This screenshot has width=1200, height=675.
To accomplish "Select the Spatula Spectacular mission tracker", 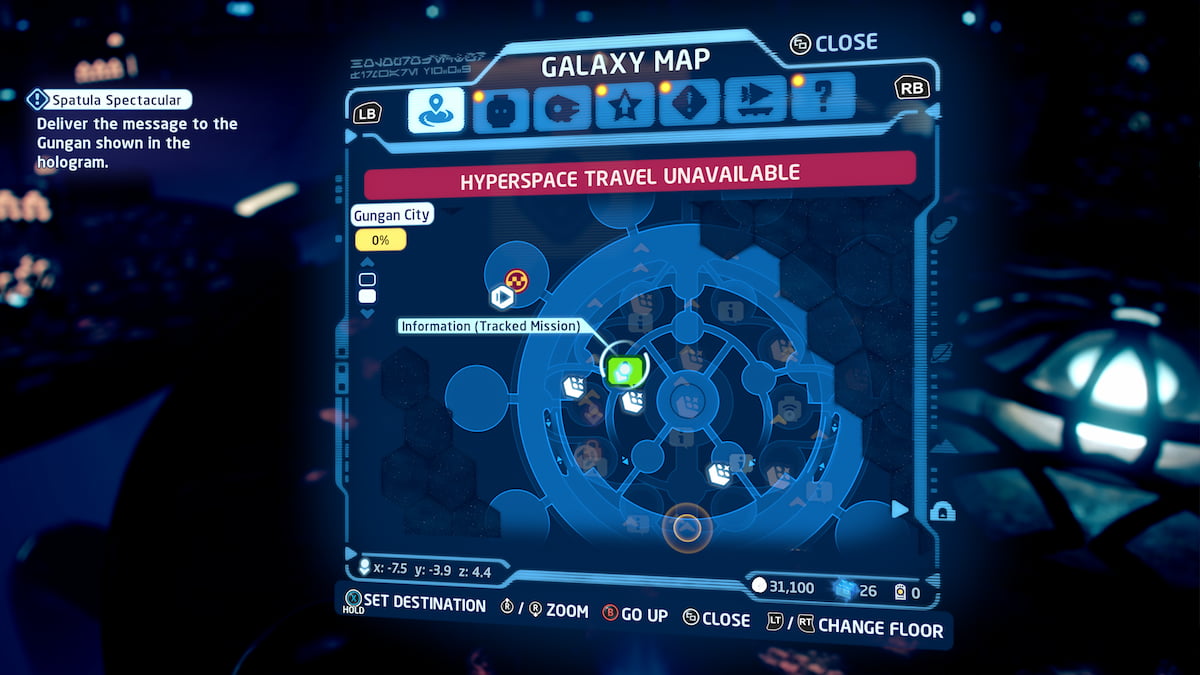I will 107,99.
